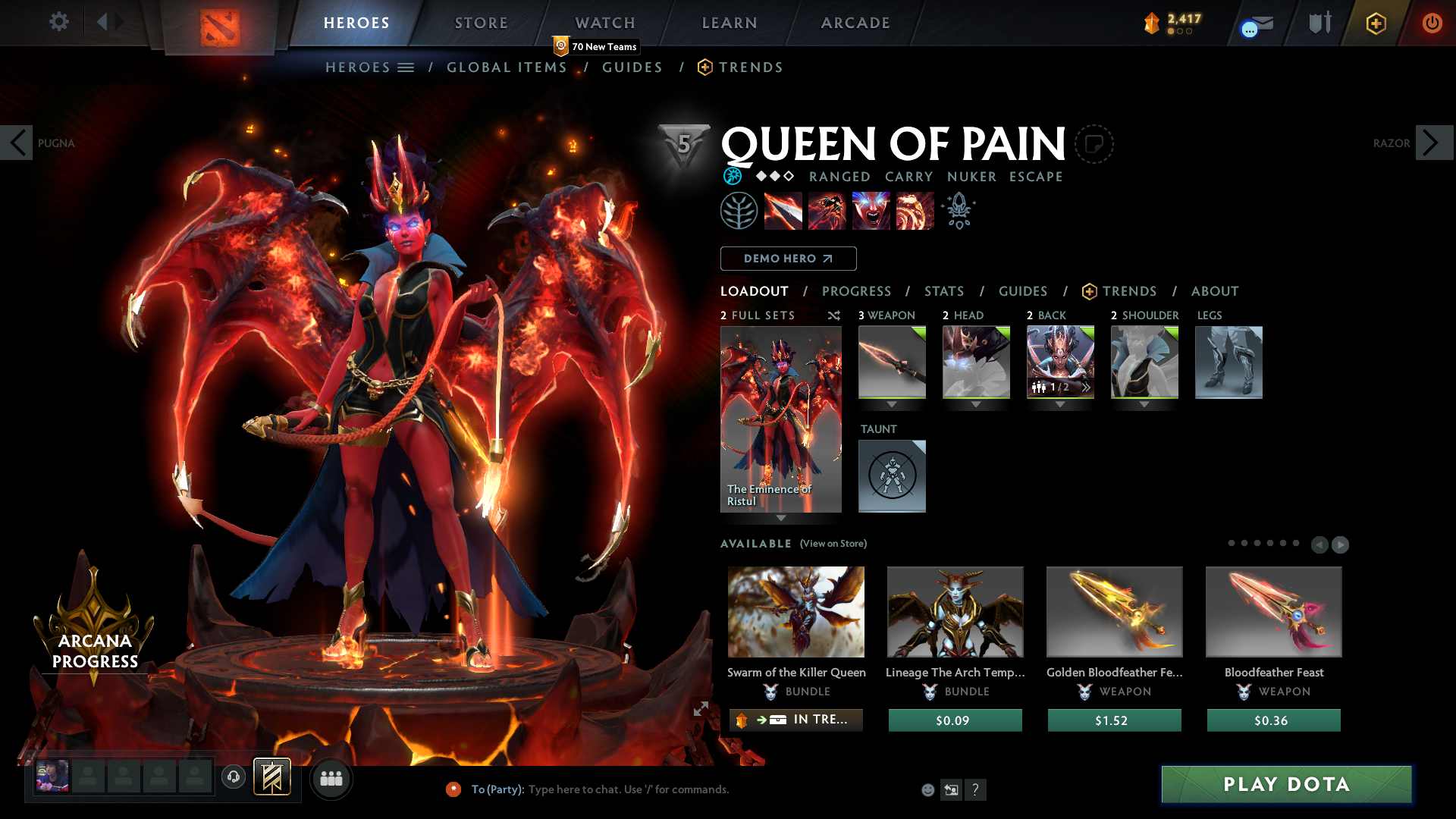Viewport: 1456px width, 819px height.
Task: Go to next hero Razor
Action: coord(1433,143)
